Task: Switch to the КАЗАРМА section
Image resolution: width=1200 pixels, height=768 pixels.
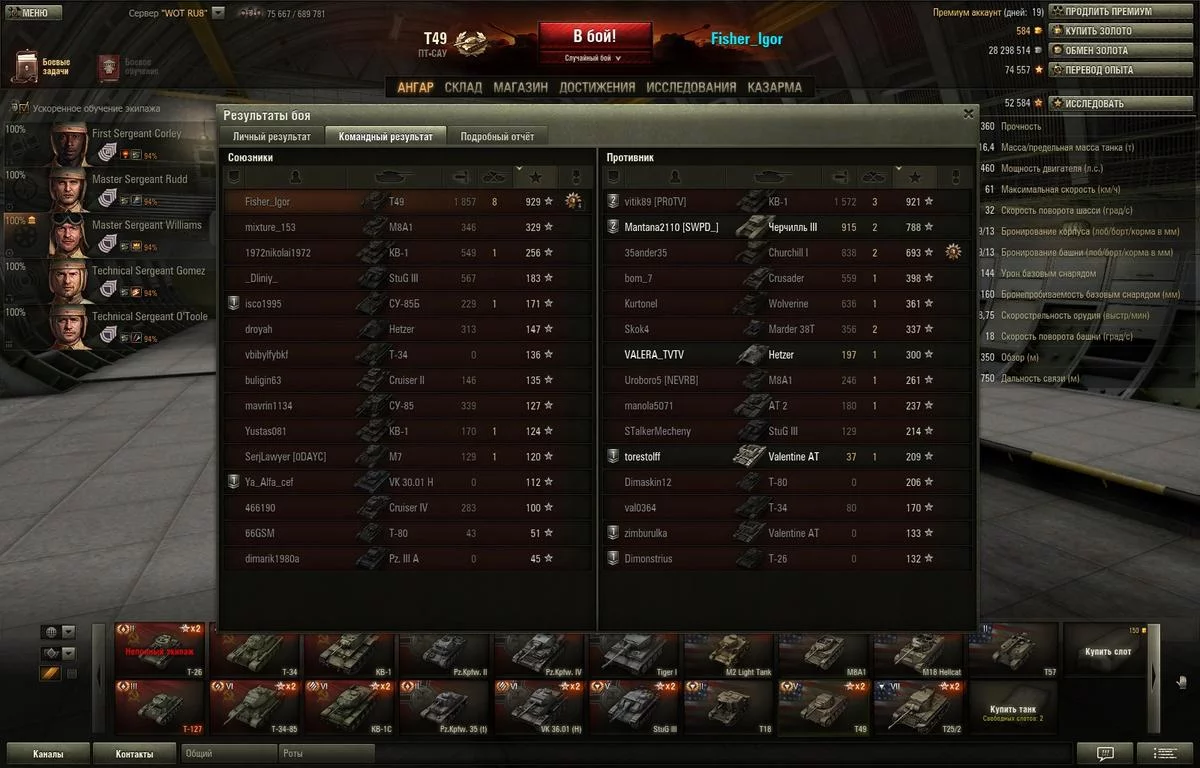Action: [774, 87]
